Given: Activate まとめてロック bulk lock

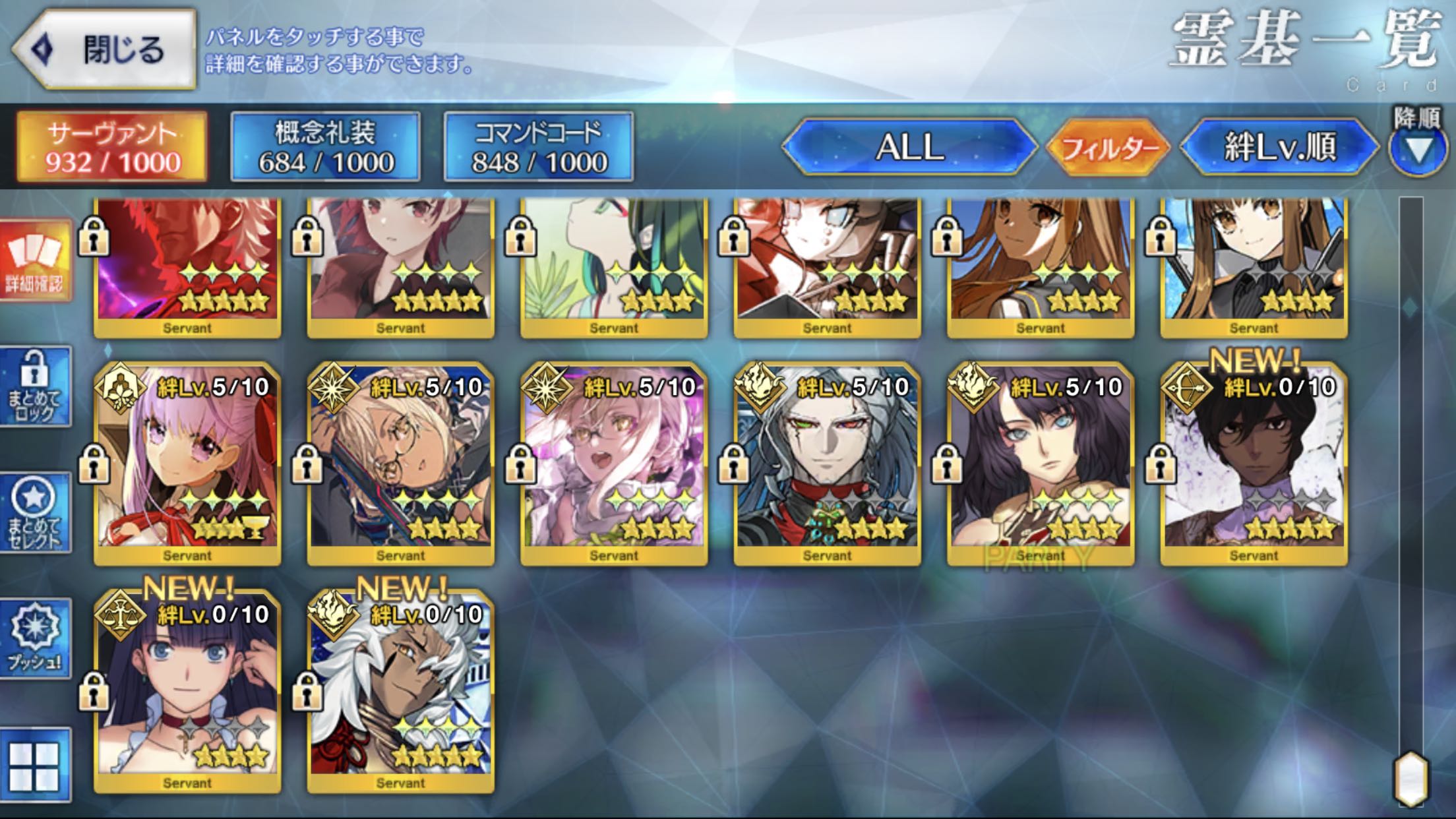Looking at the screenshot, I should tap(36, 387).
